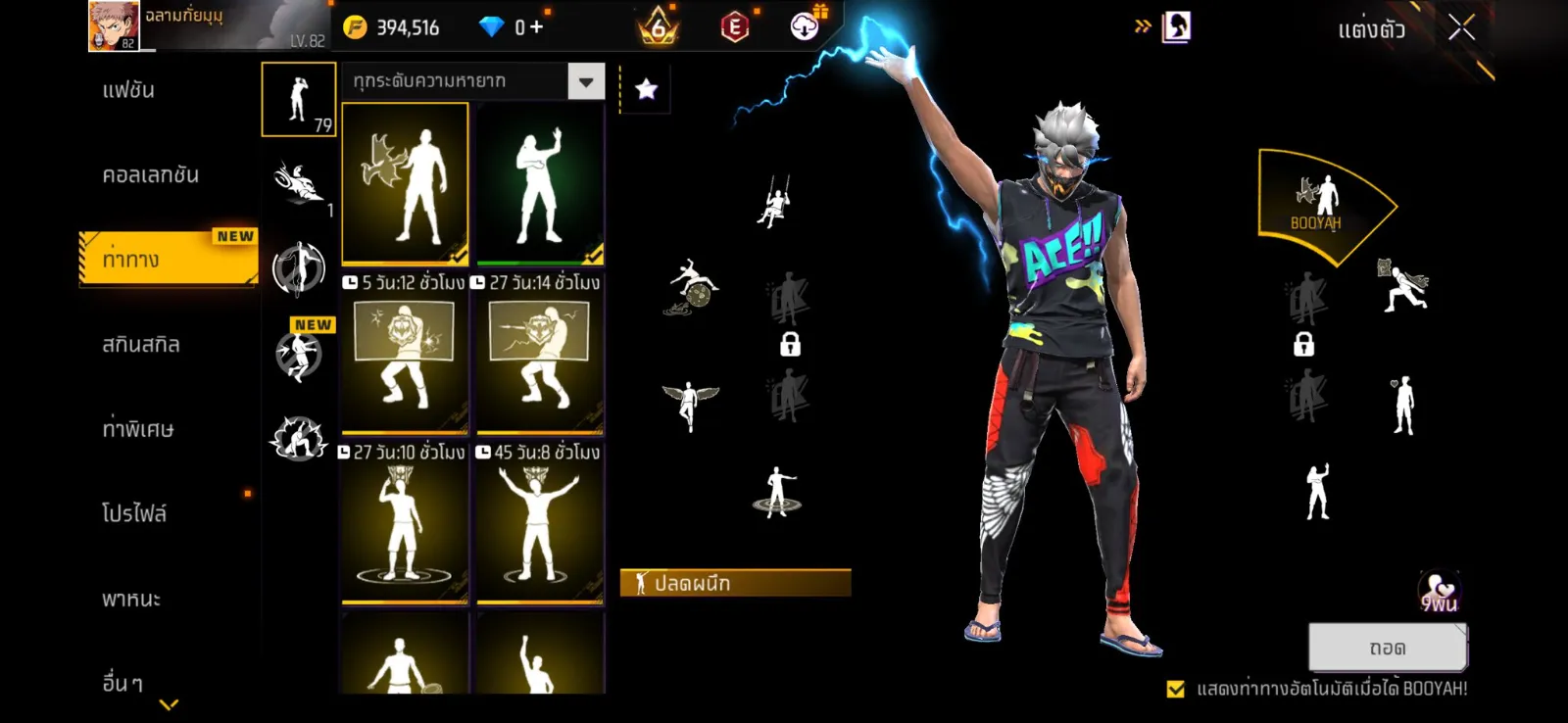Pick the emote with 45-day timer
This screenshot has width=1568, height=723.
tap(539, 529)
